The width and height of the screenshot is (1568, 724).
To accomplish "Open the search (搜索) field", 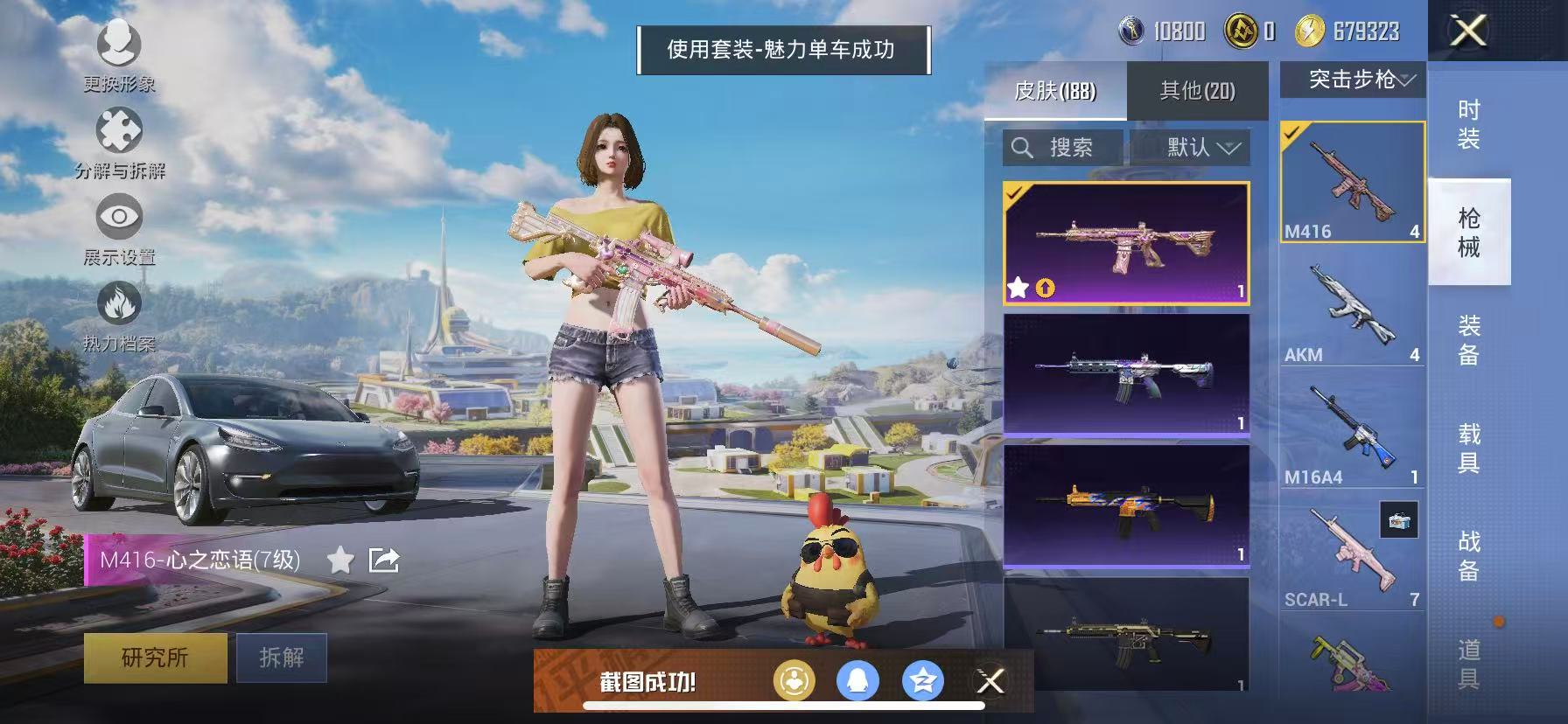I will (x=1060, y=147).
